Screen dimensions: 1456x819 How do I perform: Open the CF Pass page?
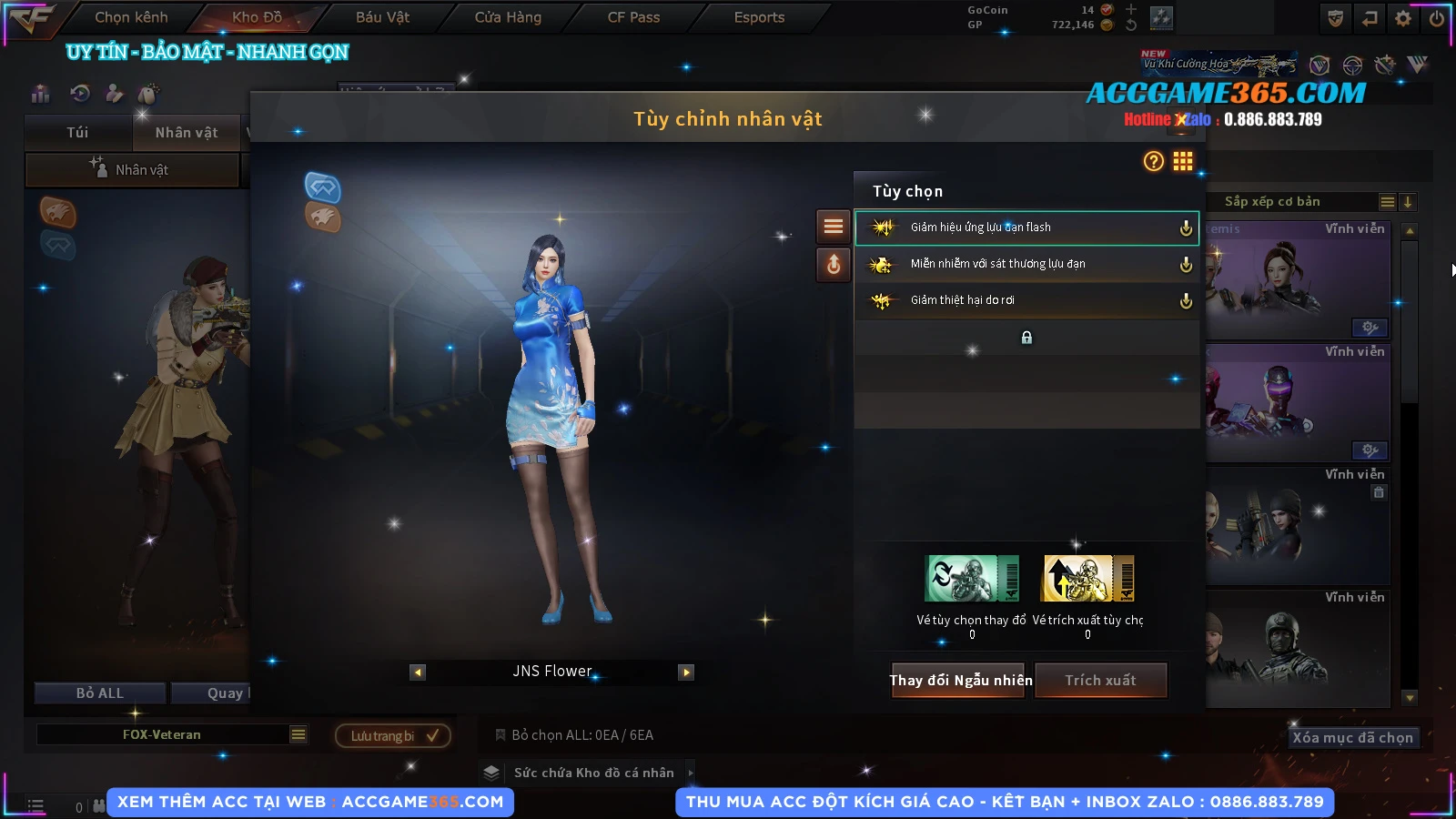(633, 17)
